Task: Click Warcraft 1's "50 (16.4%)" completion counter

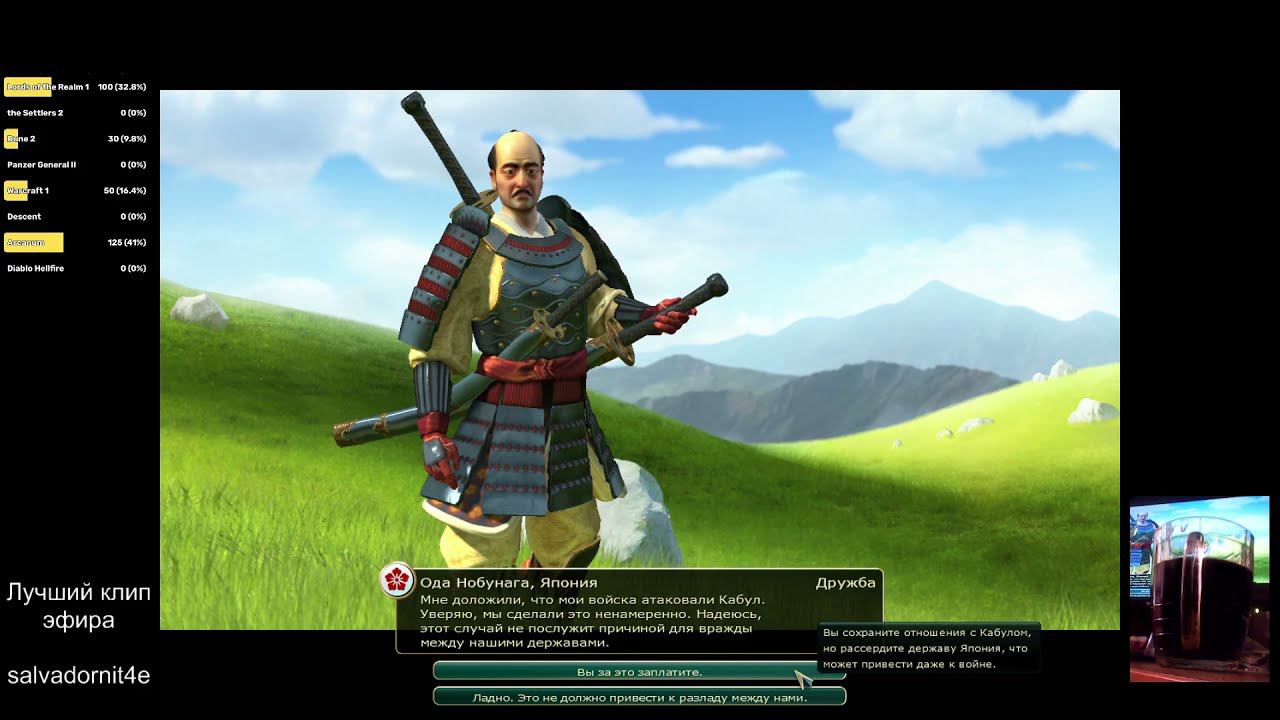Action: coord(125,190)
